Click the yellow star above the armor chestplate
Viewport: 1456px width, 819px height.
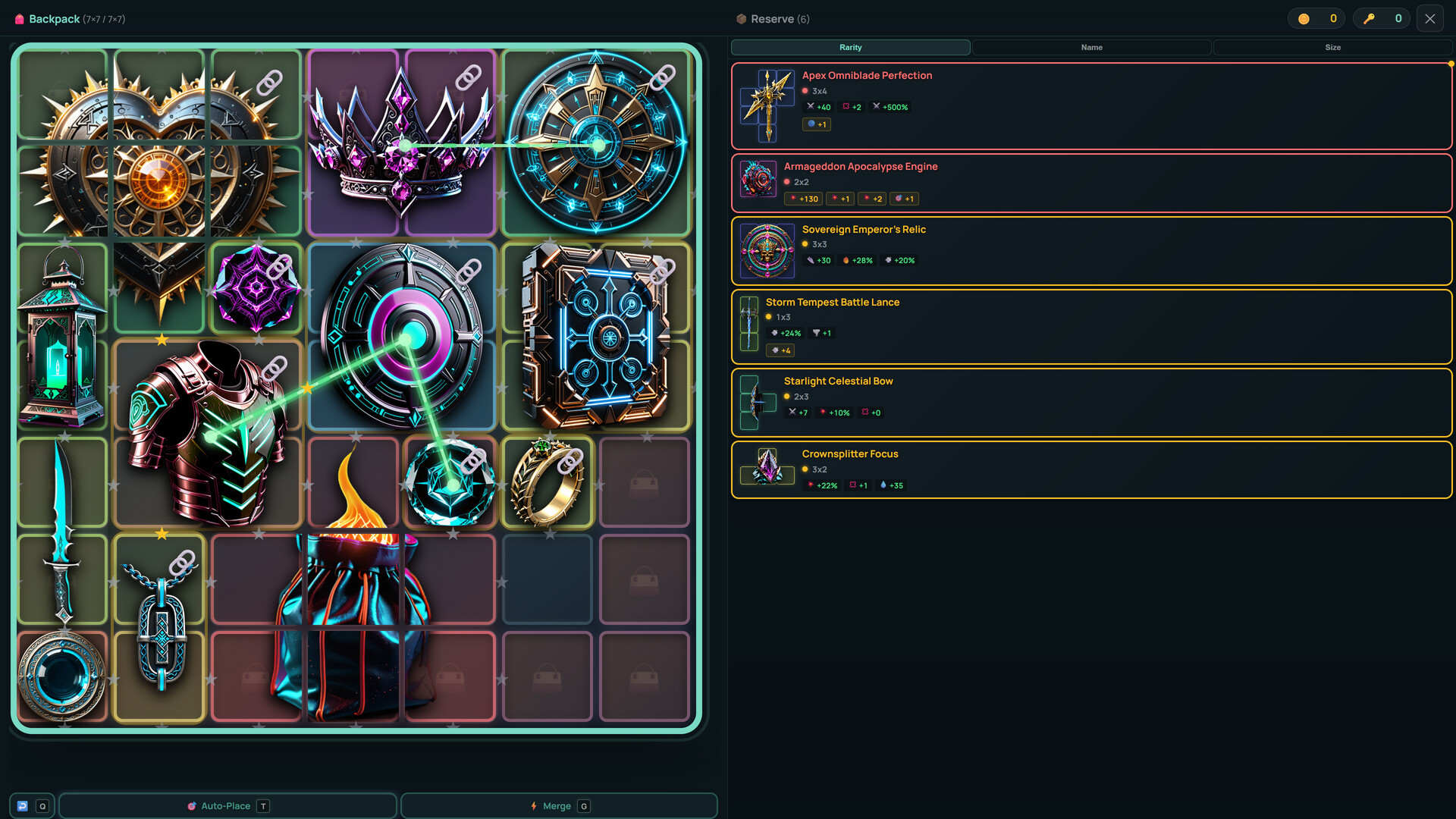[161, 340]
